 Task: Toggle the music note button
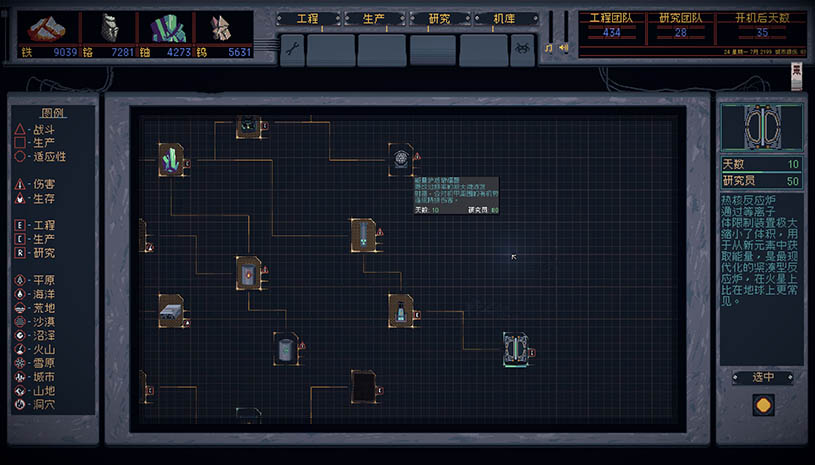[549, 47]
